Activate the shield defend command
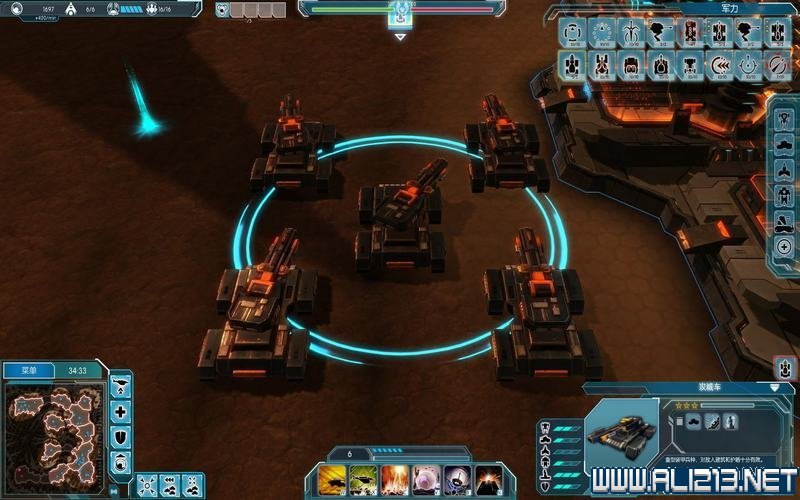This screenshot has height=500, width=800. click(121, 437)
